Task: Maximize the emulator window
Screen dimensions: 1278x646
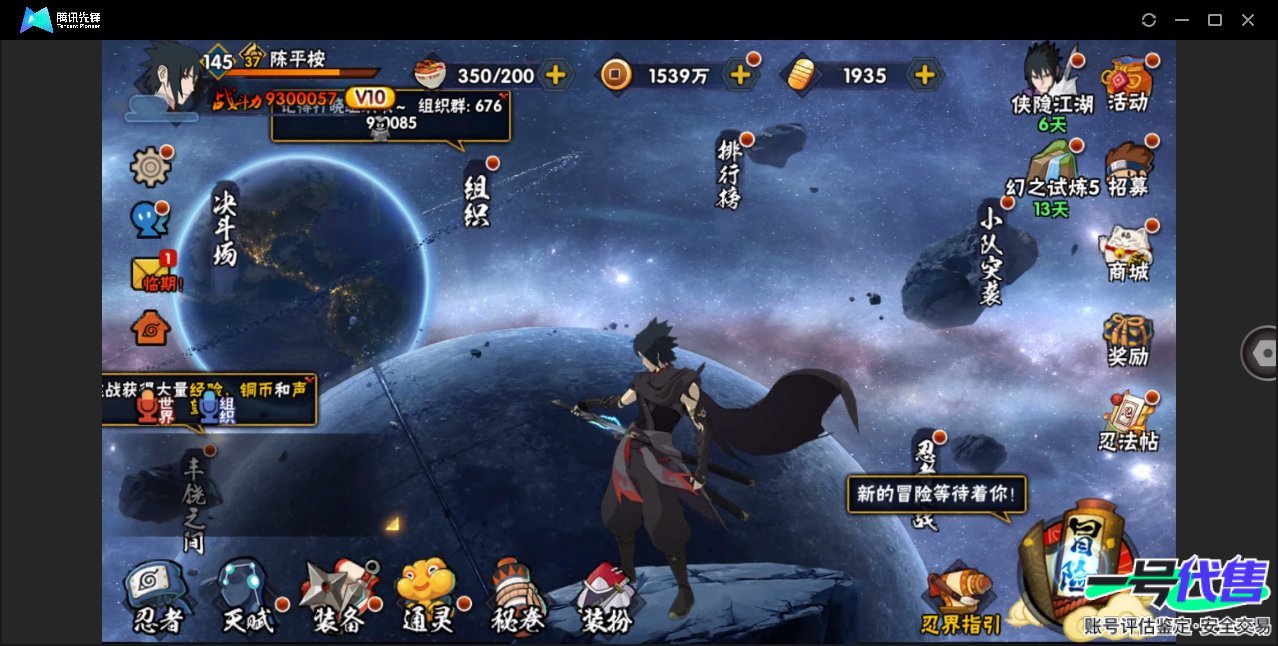Action: tap(1215, 20)
